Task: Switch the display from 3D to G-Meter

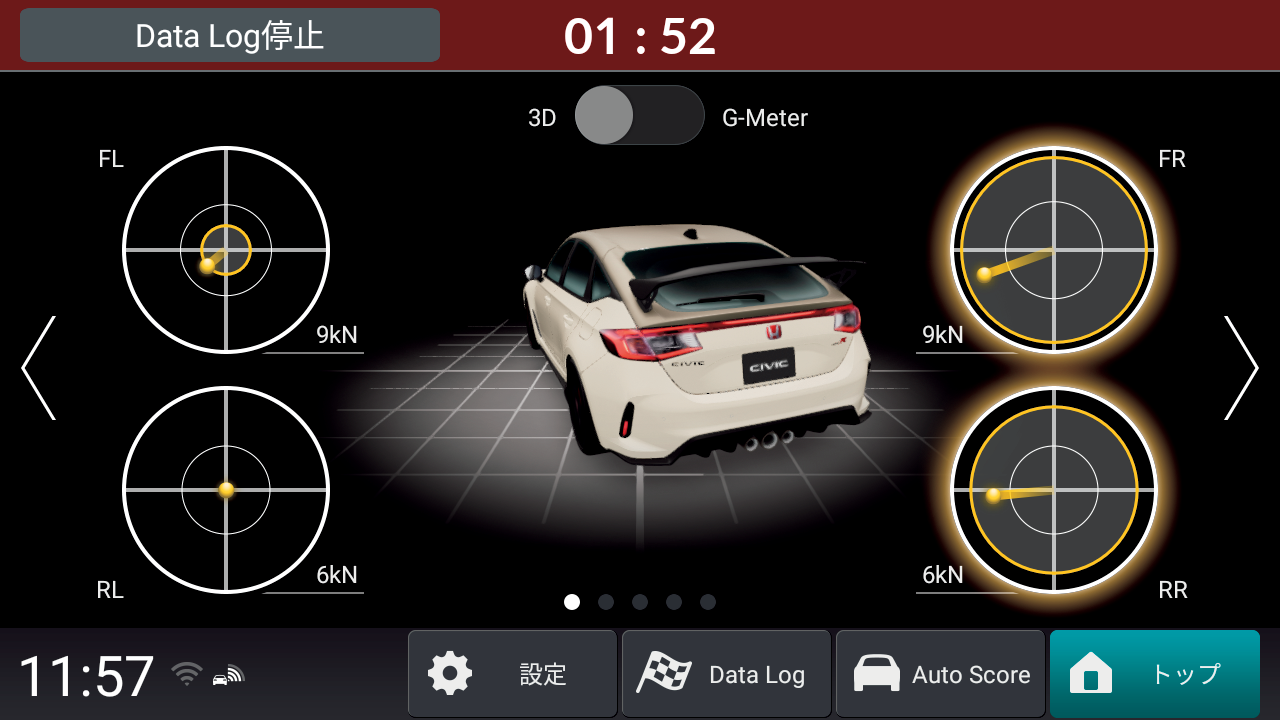Action: pos(640,115)
